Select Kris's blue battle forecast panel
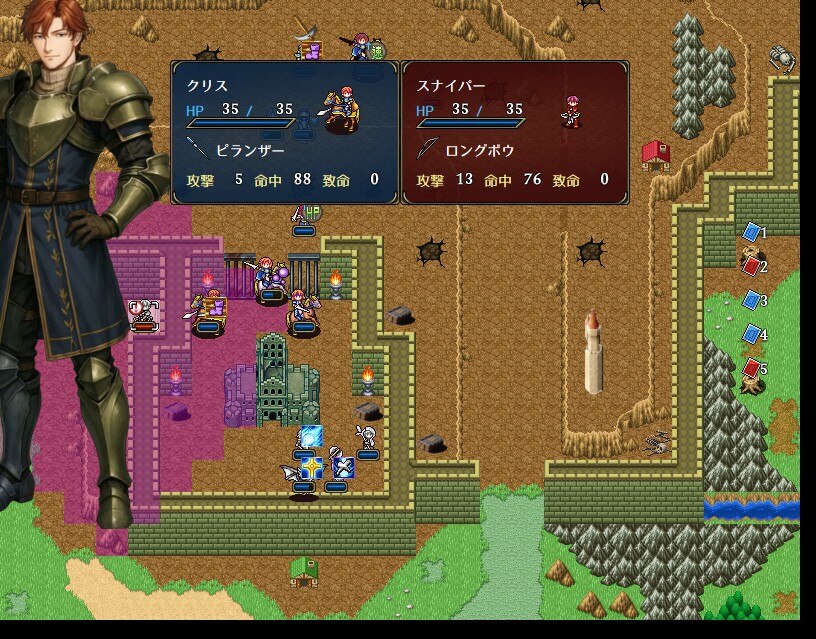816x639 pixels. tap(285, 132)
